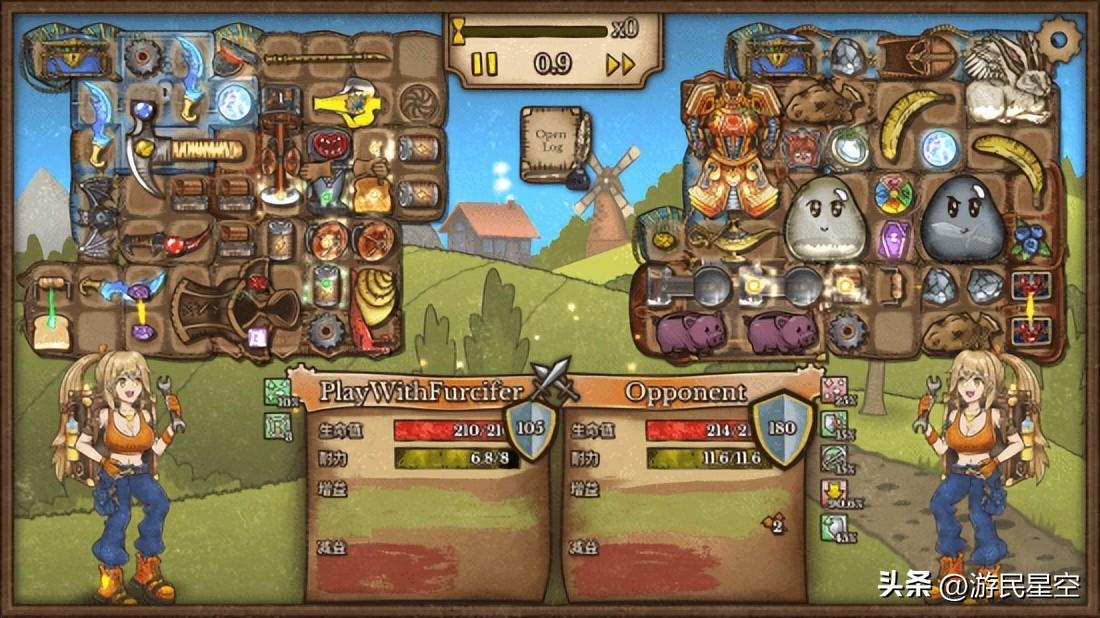Pause the battle

[x=484, y=65]
